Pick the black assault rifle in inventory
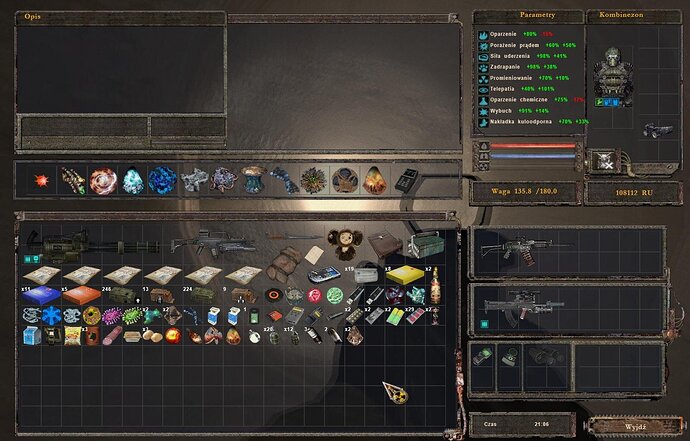690x441 pixels. (212, 243)
